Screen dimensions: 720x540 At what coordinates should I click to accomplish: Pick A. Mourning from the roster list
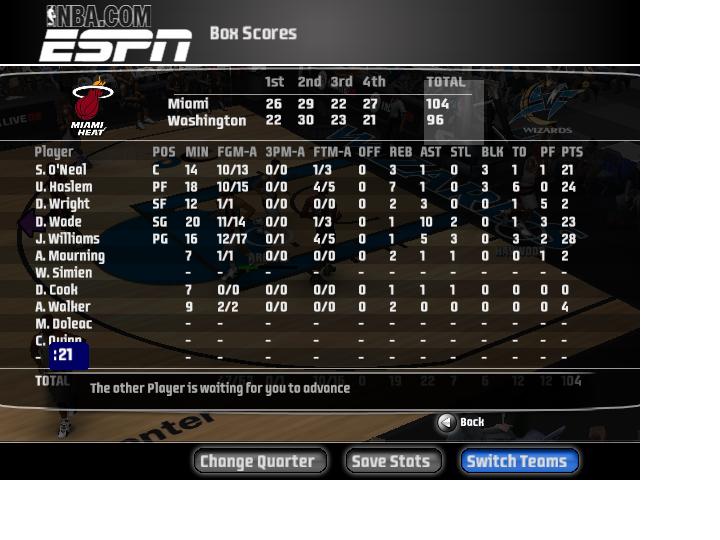tap(69, 256)
